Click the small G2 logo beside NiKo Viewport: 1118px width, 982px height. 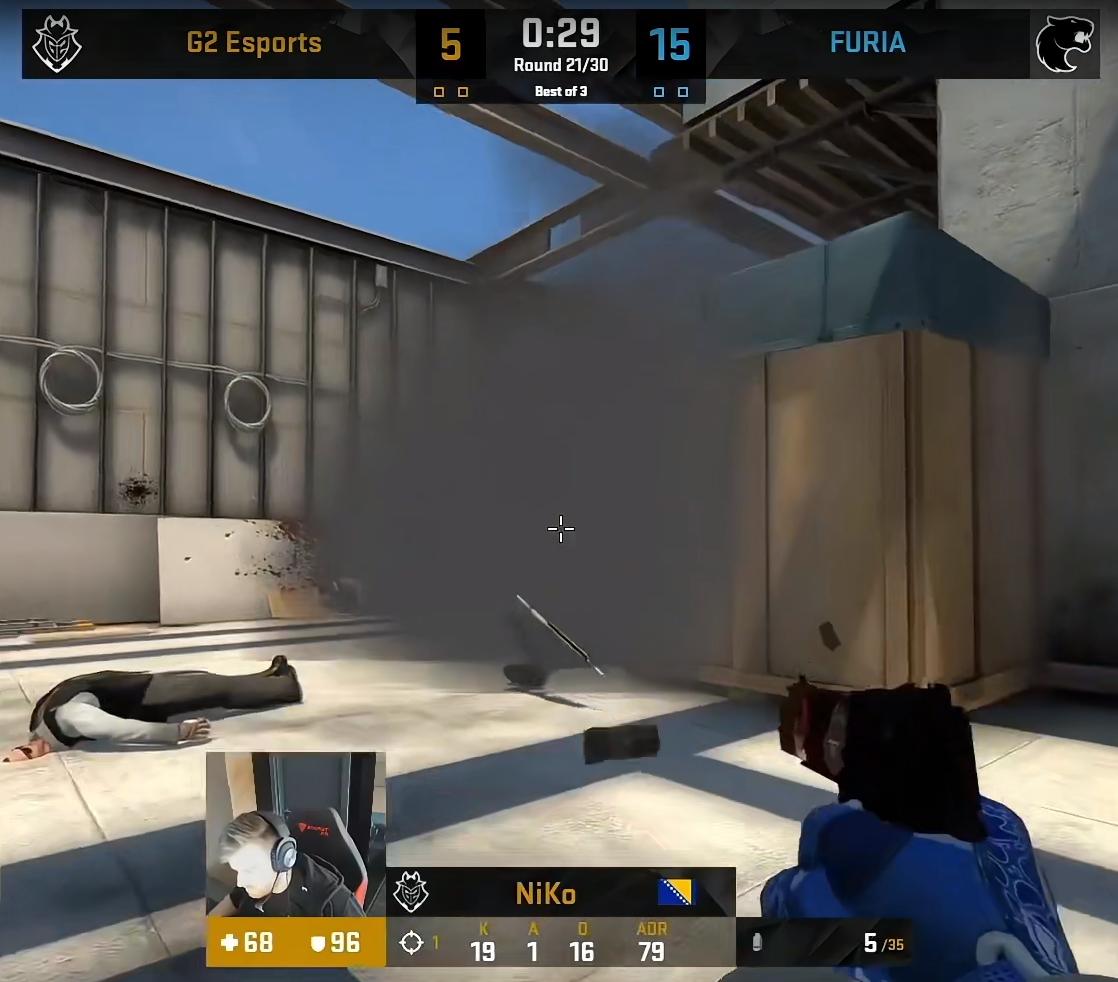(x=410, y=892)
